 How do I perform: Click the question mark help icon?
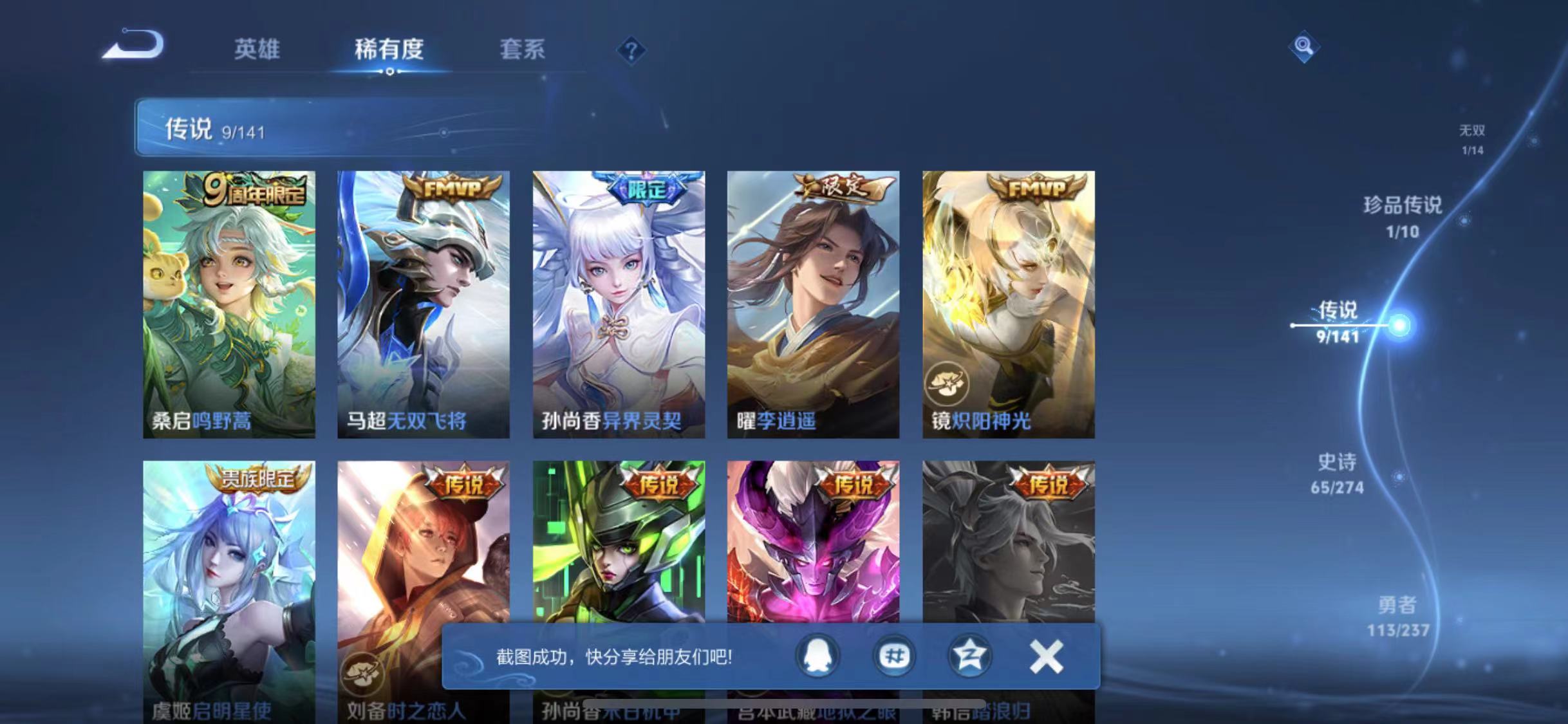click(x=634, y=50)
